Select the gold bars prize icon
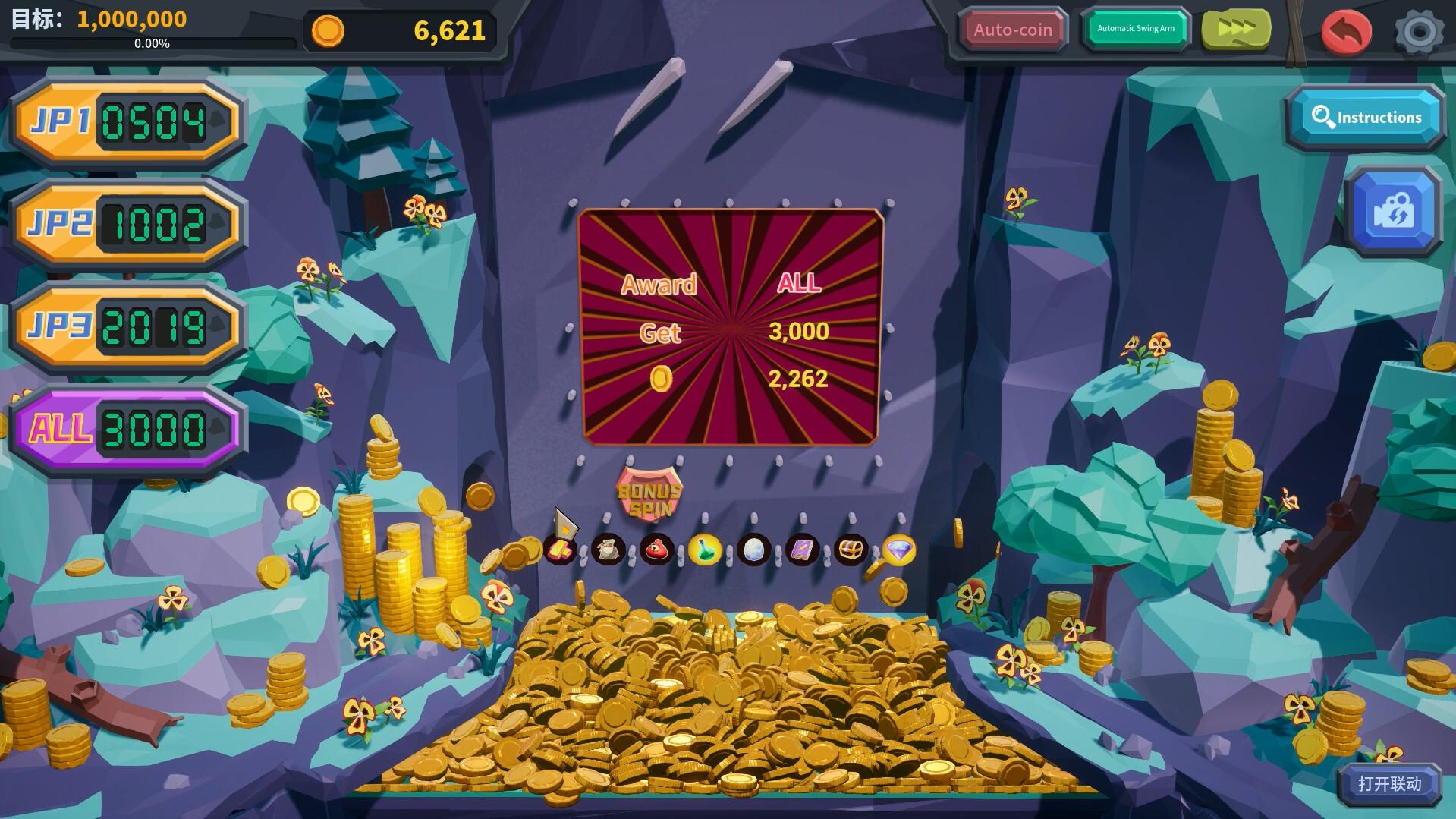The height and width of the screenshot is (819, 1456). point(559,548)
